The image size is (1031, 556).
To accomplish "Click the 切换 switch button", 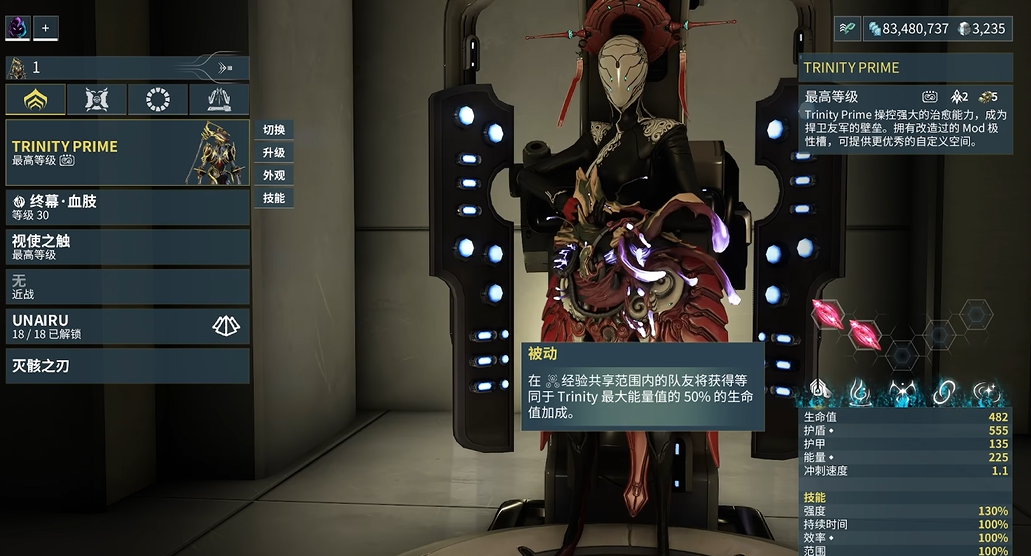I will click(x=273, y=130).
